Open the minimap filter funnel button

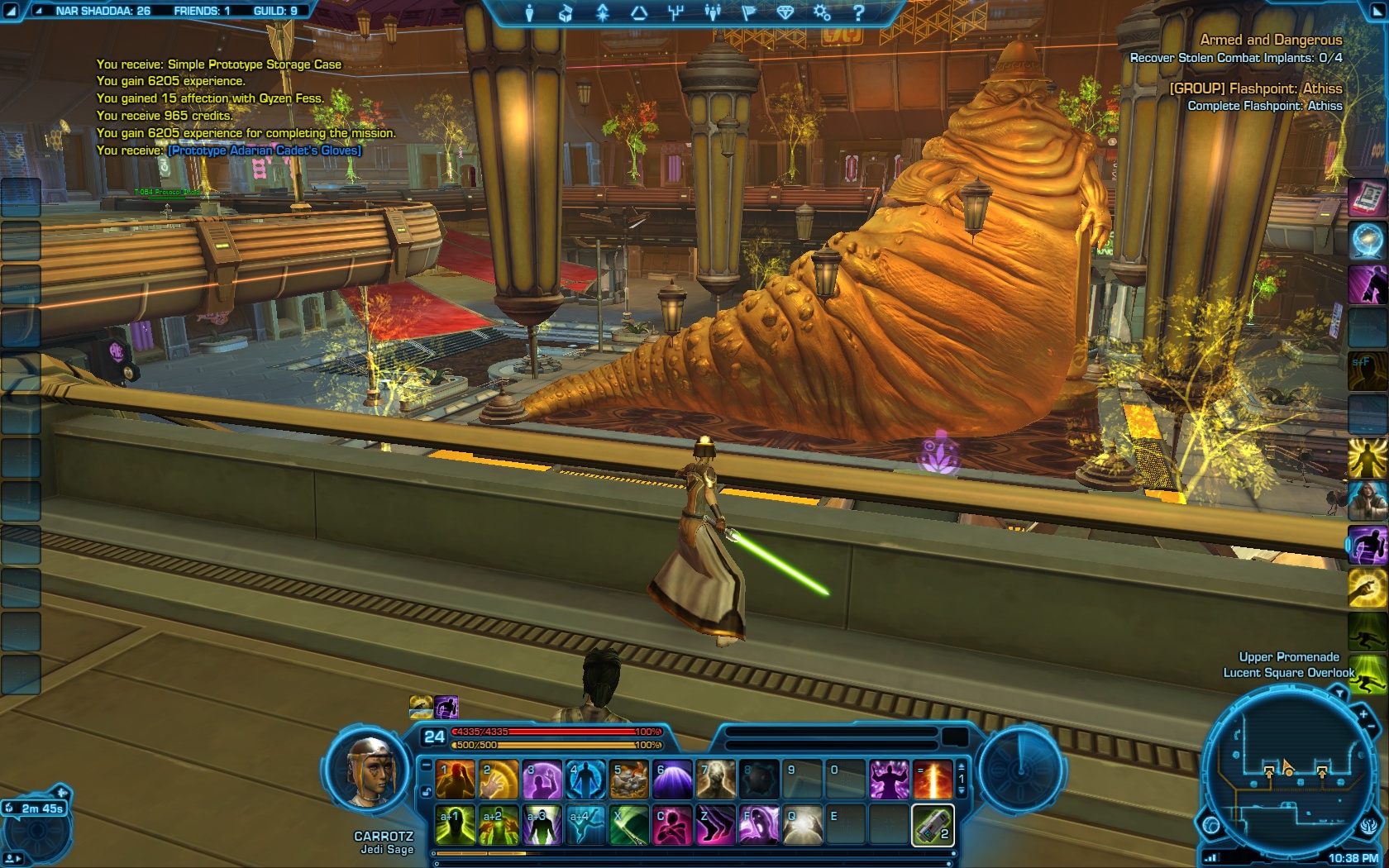click(1340, 695)
